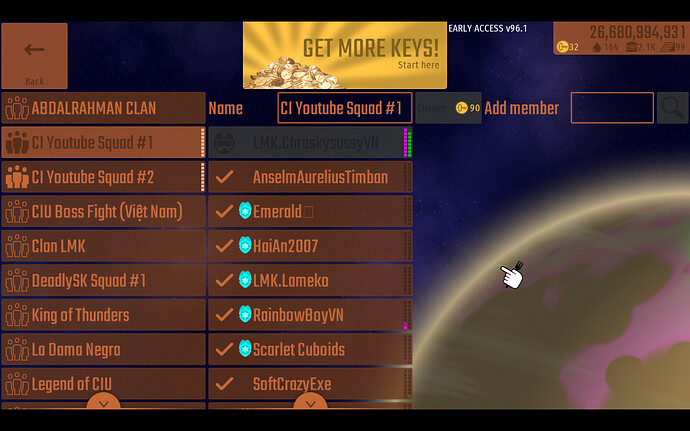This screenshot has width=690, height=431.
Task: Toggle member LMK.Lameko
Action: pos(310,281)
